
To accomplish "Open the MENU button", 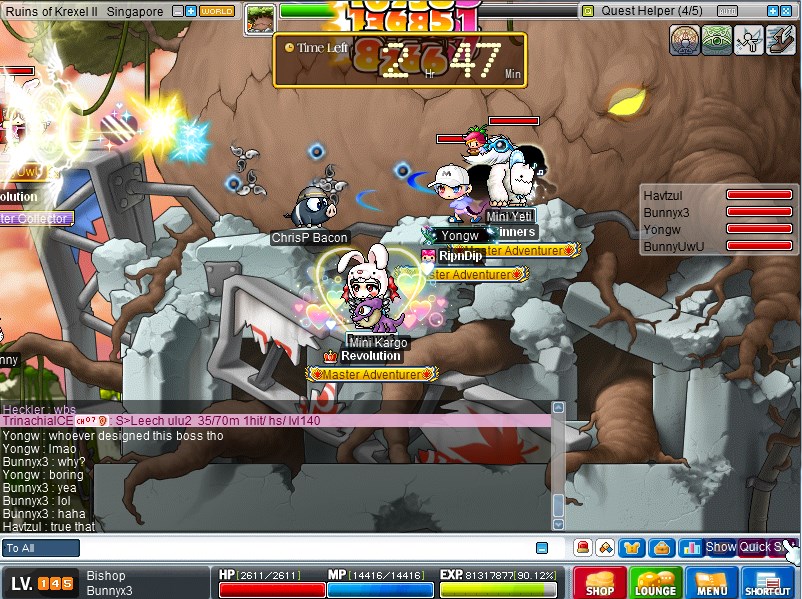I will coord(712,583).
